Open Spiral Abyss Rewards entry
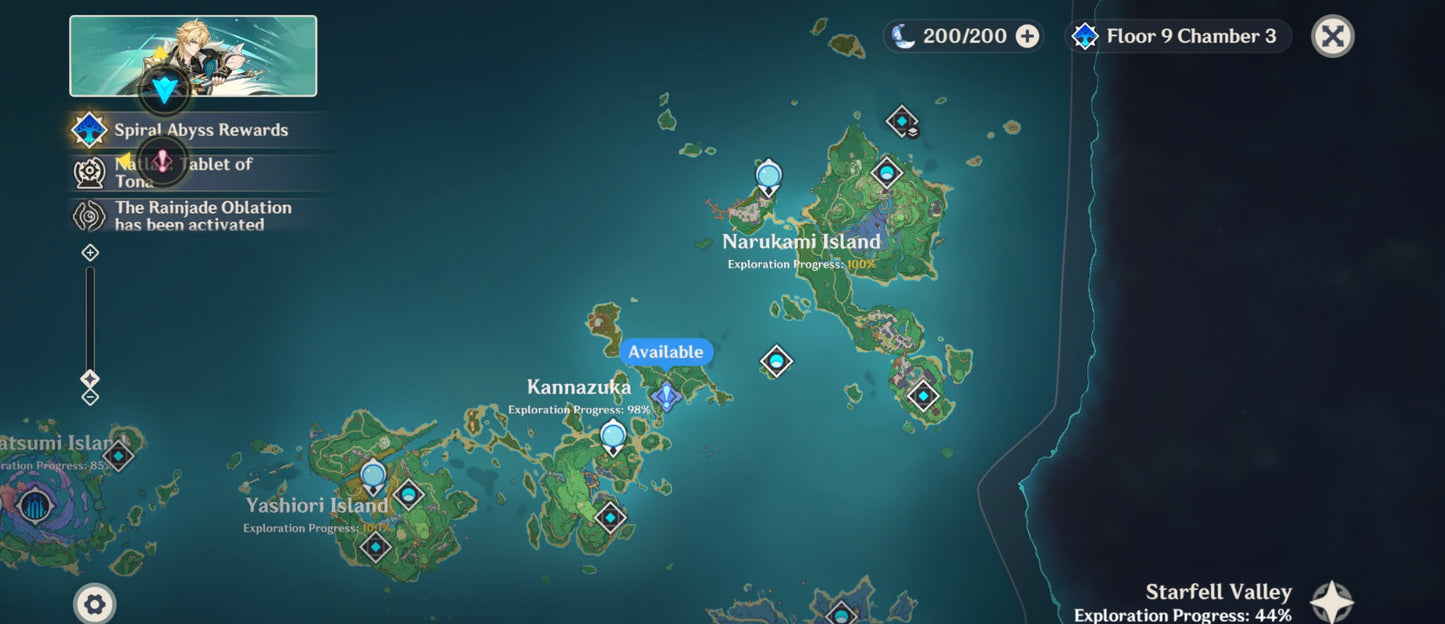This screenshot has width=1445, height=624. coord(200,130)
